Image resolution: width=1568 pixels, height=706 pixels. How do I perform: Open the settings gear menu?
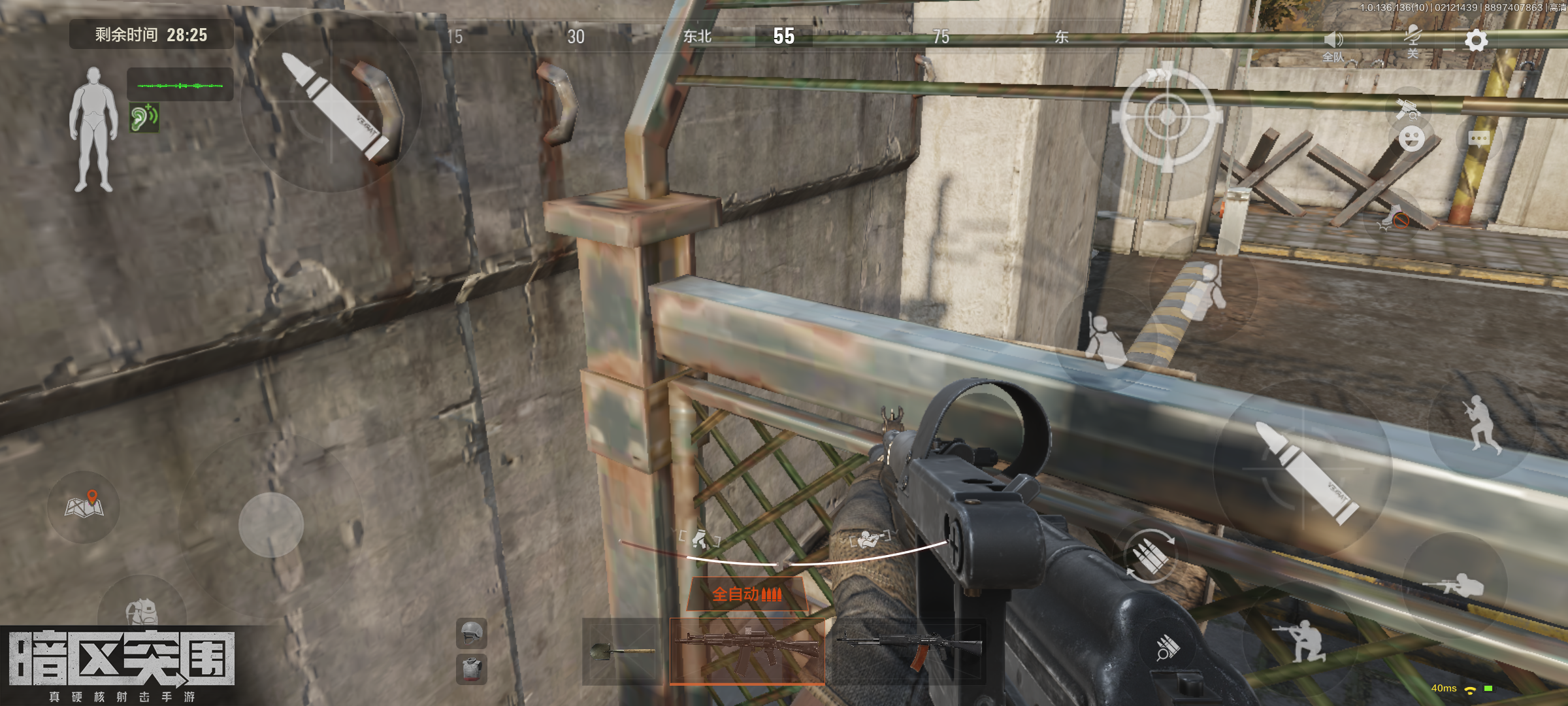point(1476,41)
